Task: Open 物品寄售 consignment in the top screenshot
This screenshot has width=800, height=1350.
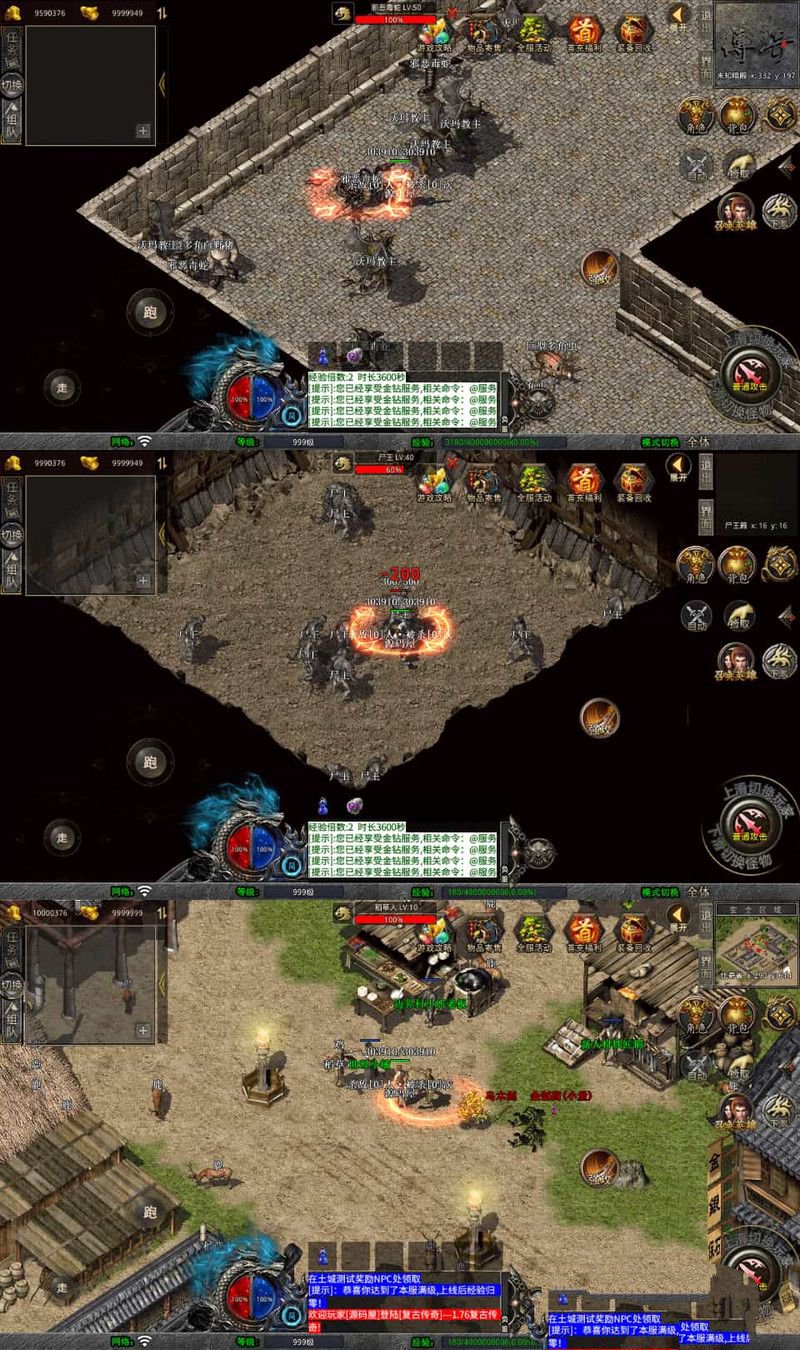Action: click(x=484, y=32)
